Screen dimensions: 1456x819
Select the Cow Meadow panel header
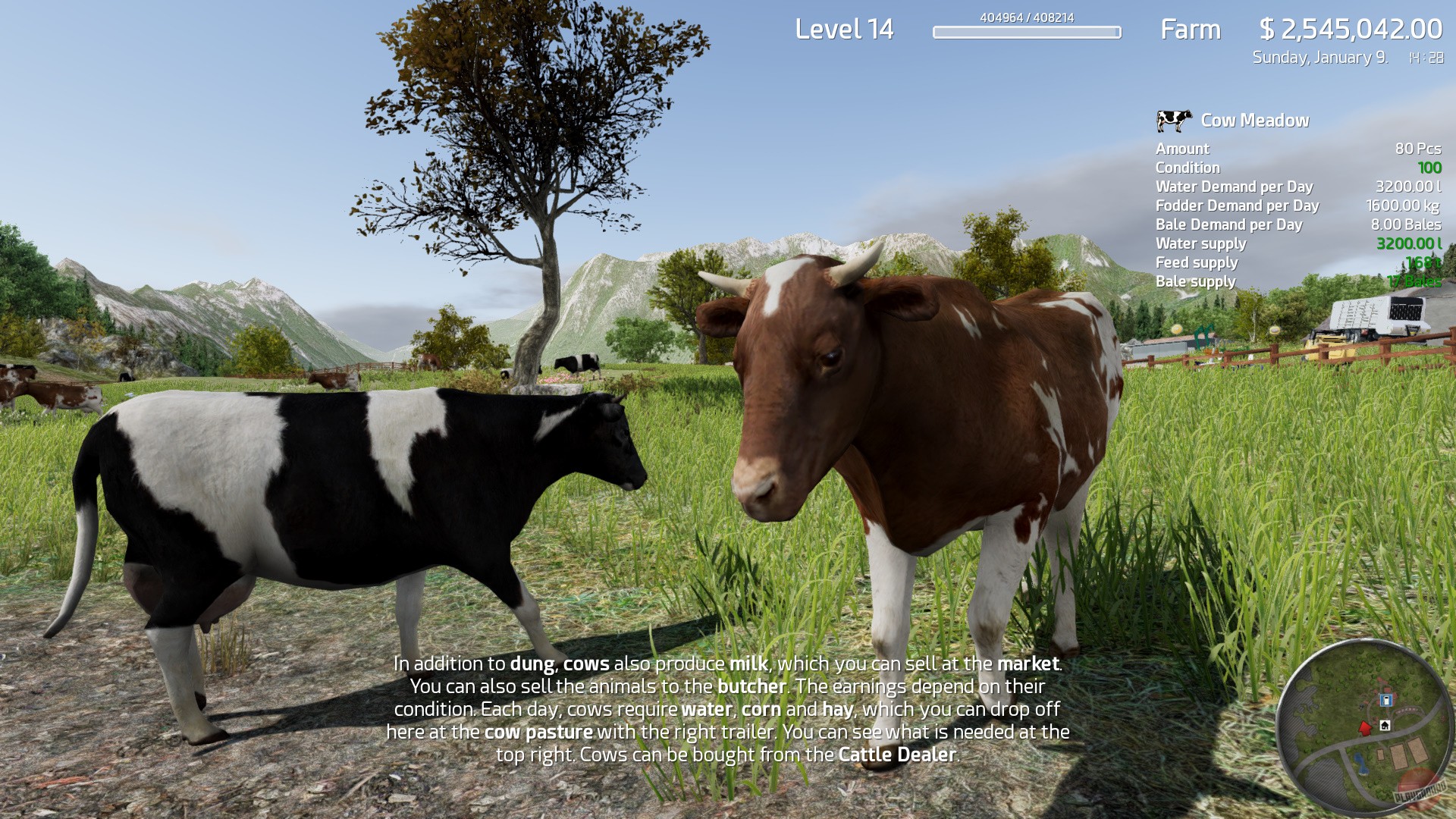click(1255, 120)
